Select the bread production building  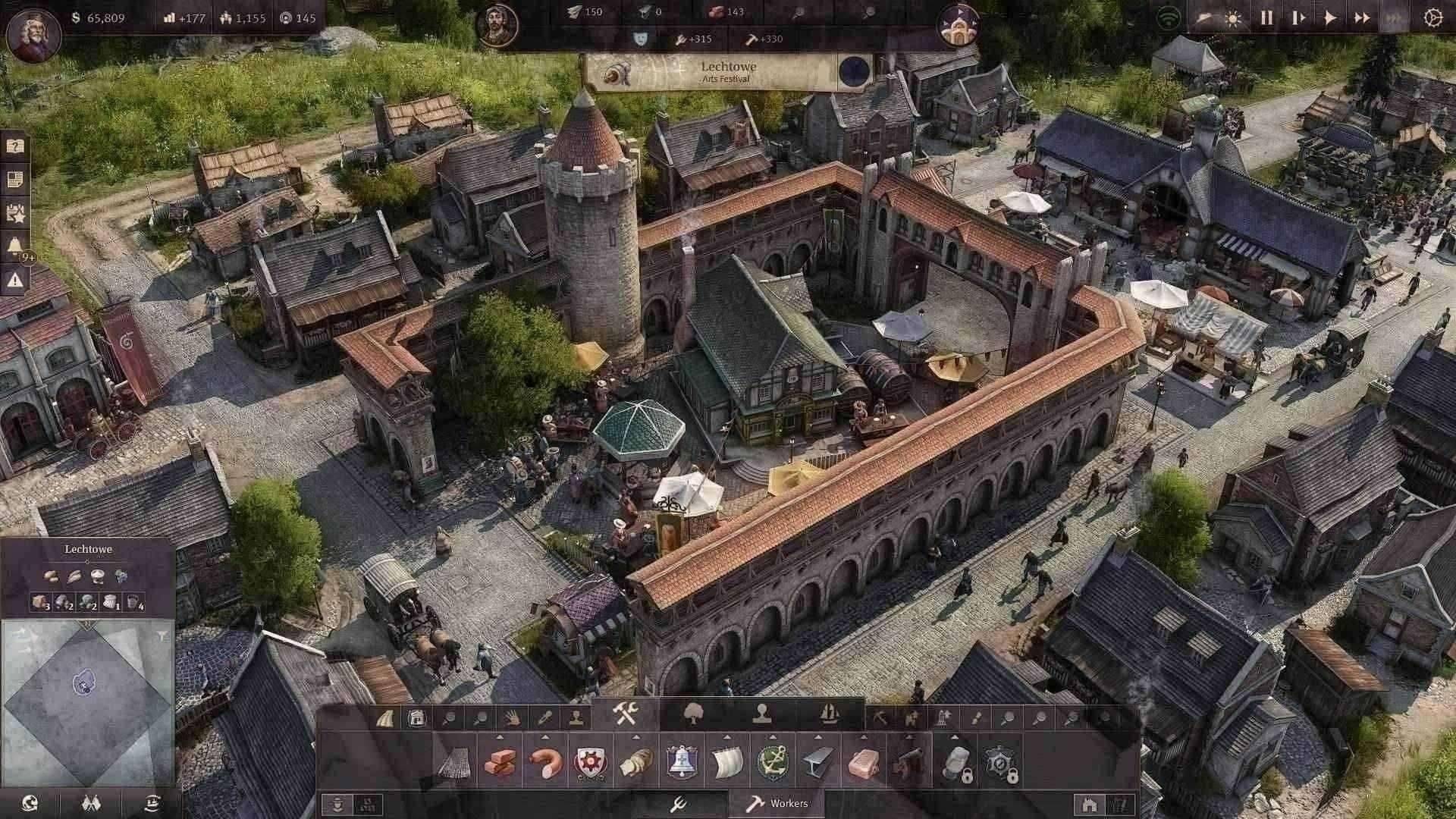pyautogui.click(x=635, y=763)
